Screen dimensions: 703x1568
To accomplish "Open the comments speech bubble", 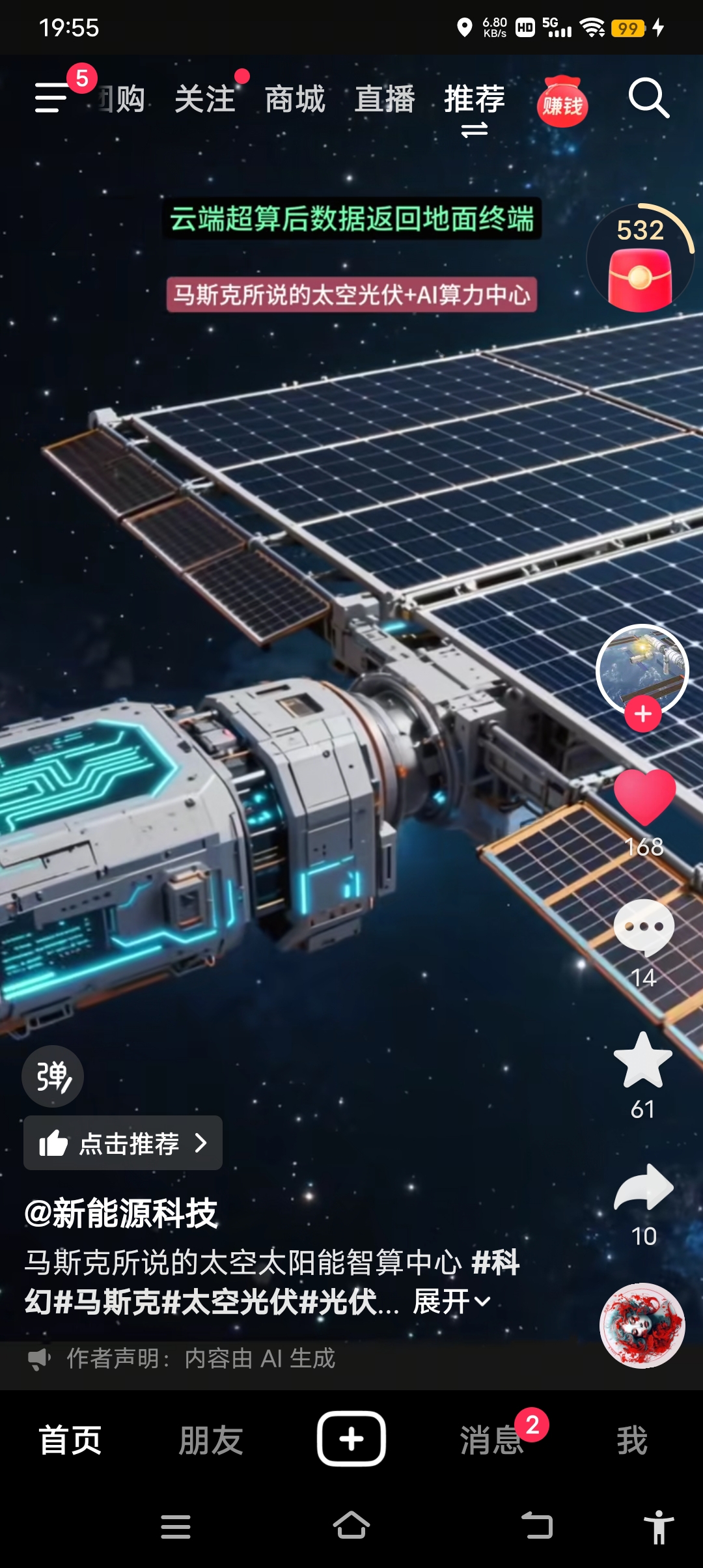I will tap(644, 927).
